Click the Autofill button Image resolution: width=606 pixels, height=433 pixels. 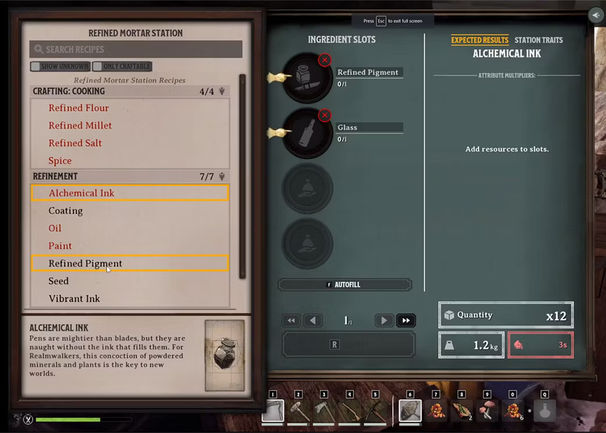(x=343, y=285)
